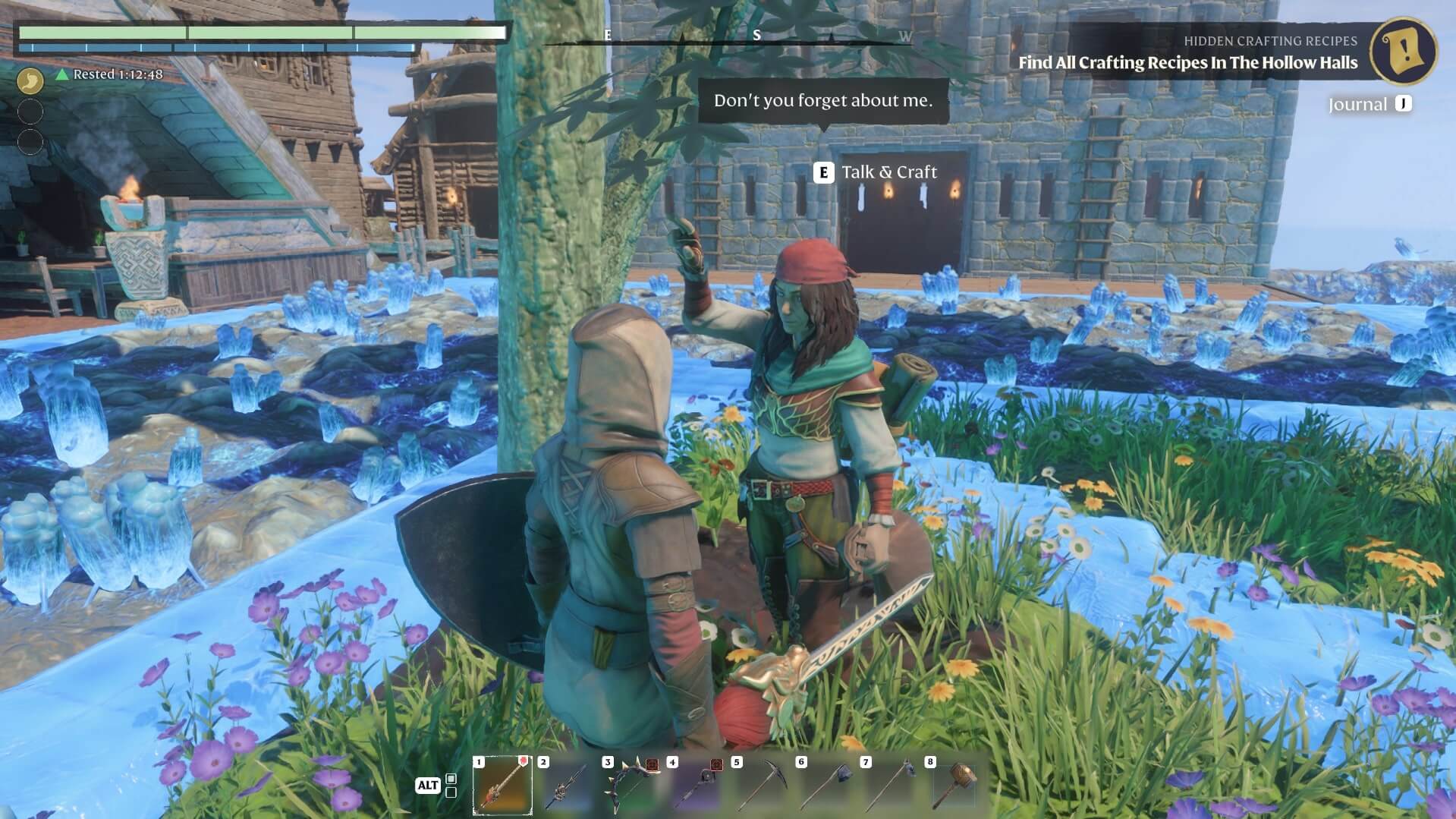Screen dimensions: 1456x819
Task: Select the staff in hotbar slot 4
Action: tap(696, 785)
